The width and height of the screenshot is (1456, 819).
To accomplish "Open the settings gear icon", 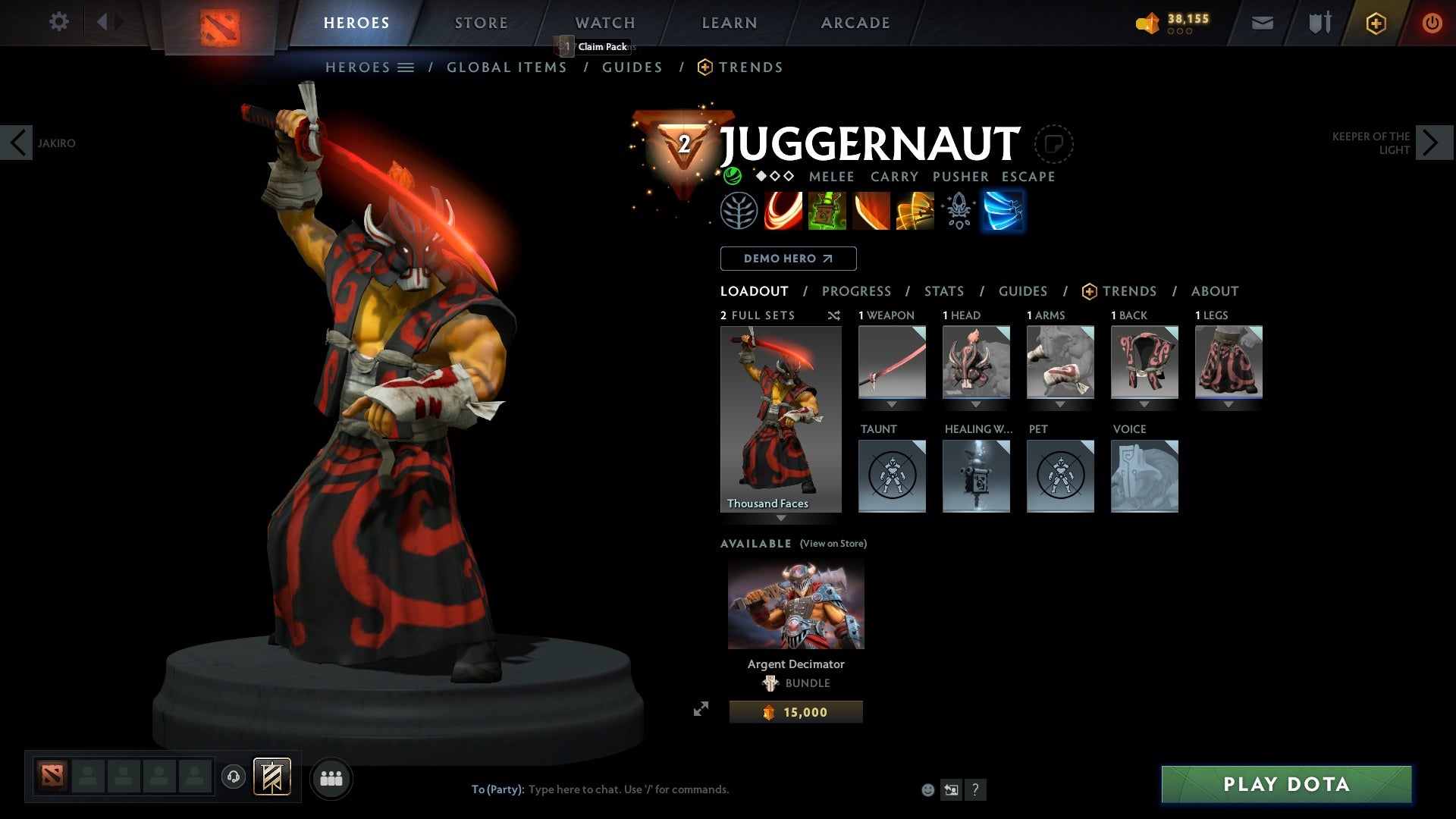I will point(59,22).
